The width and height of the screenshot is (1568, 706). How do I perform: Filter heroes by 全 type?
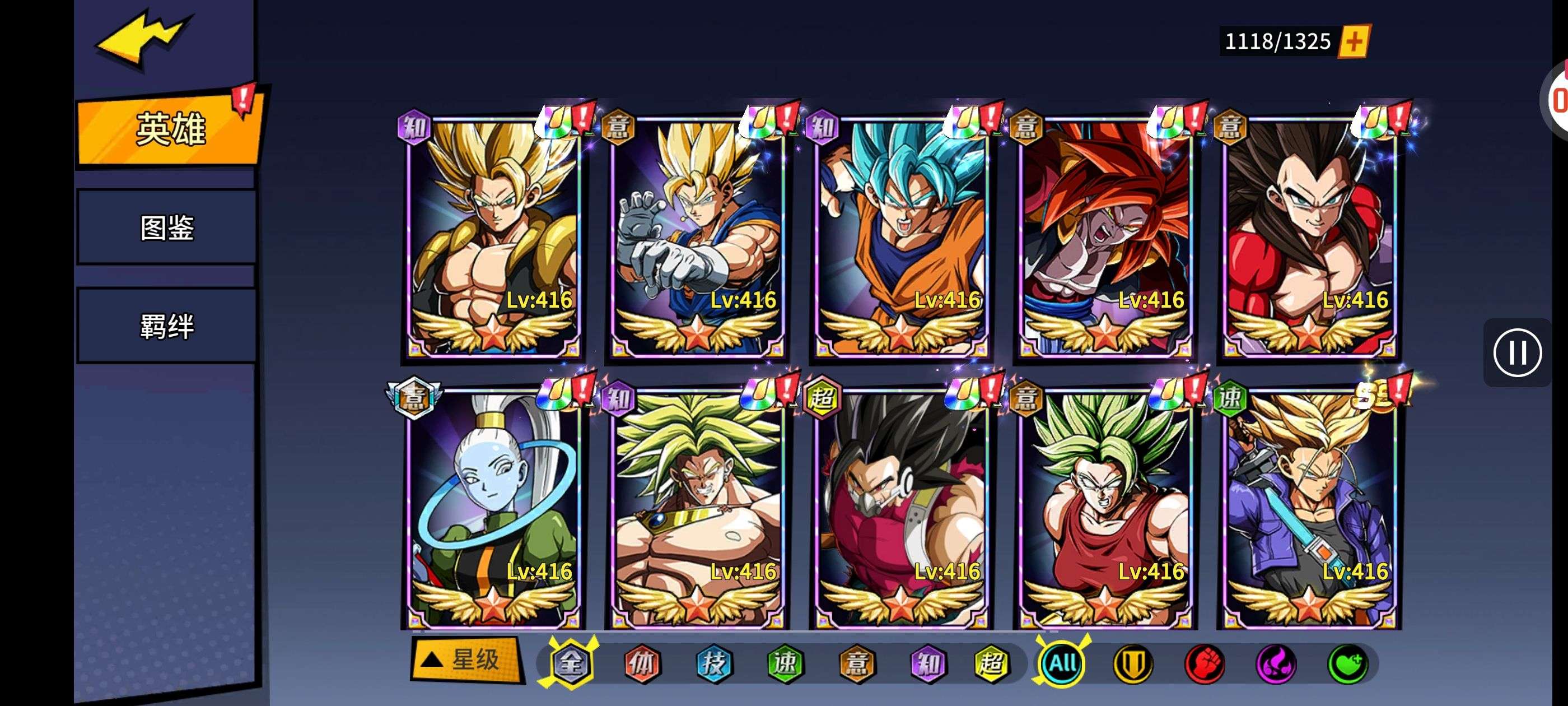[571, 663]
